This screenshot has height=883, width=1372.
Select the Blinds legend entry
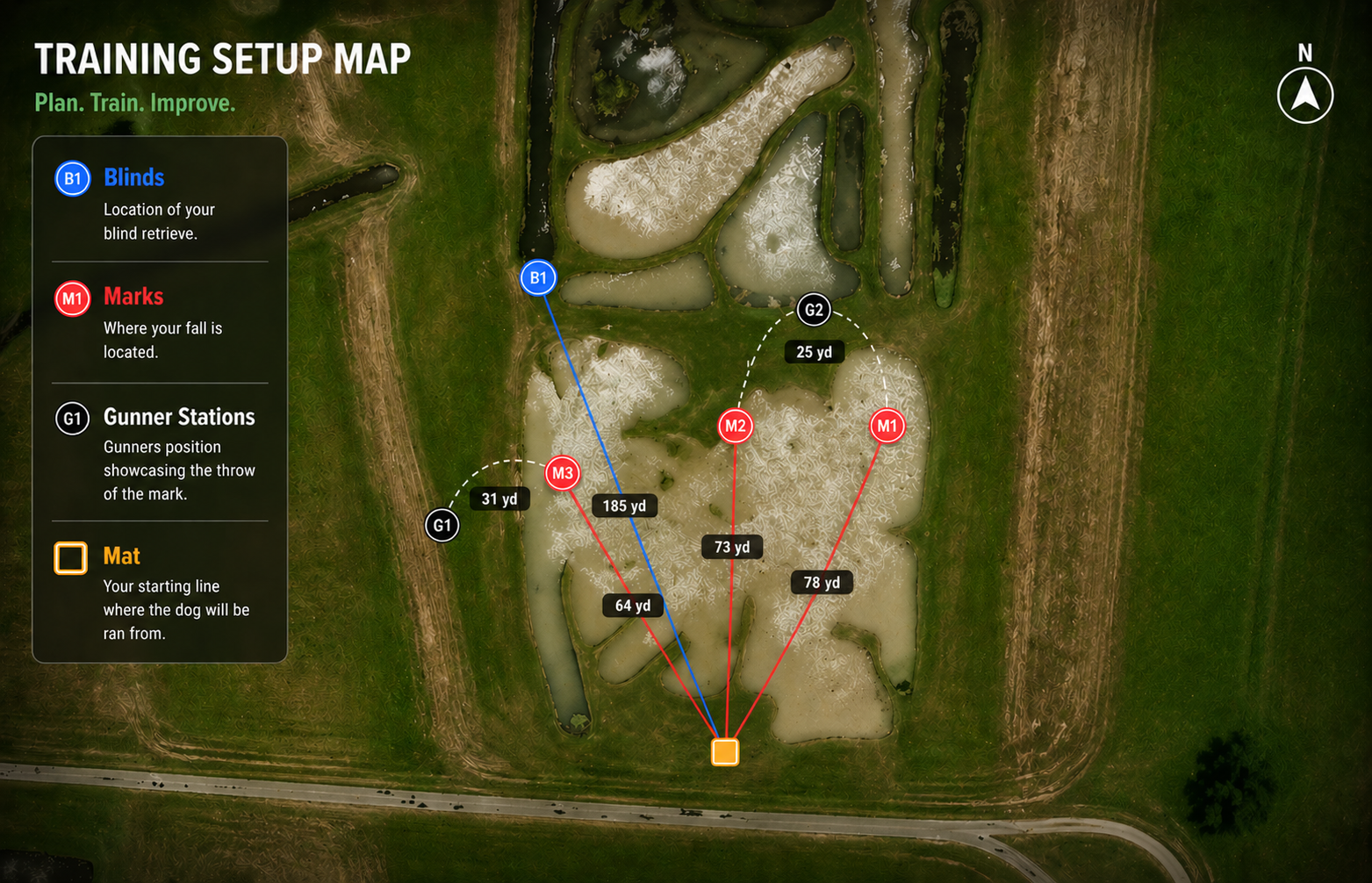[133, 178]
